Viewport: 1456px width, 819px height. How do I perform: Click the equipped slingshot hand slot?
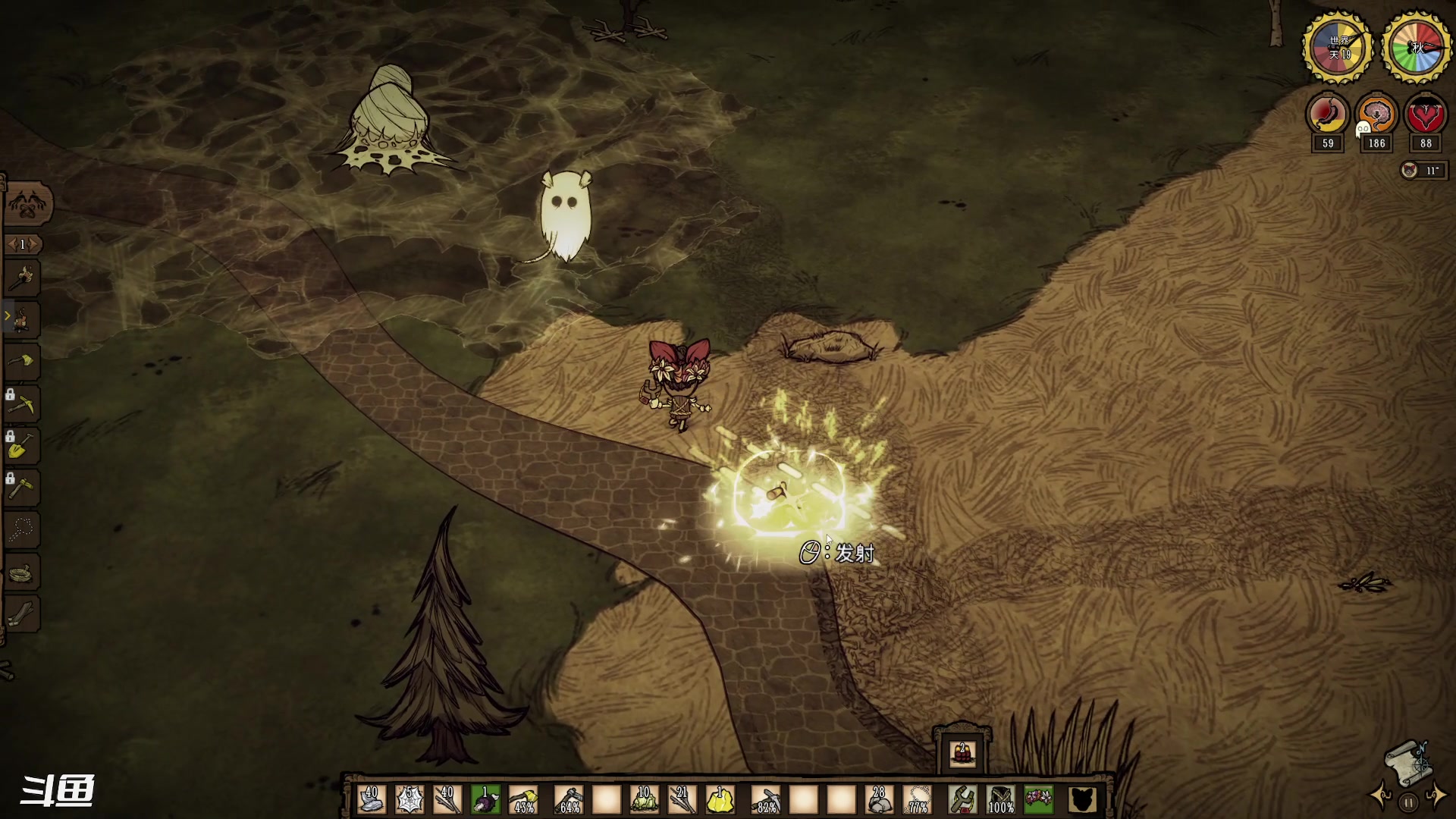[962, 799]
